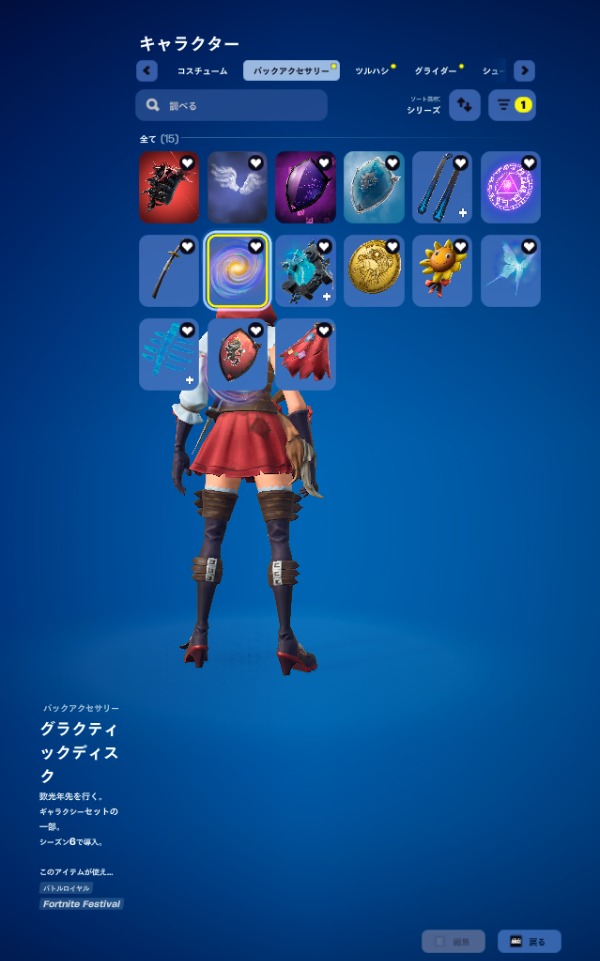Choose the red tattered cape back bling
The image size is (600, 961).
coord(305,355)
